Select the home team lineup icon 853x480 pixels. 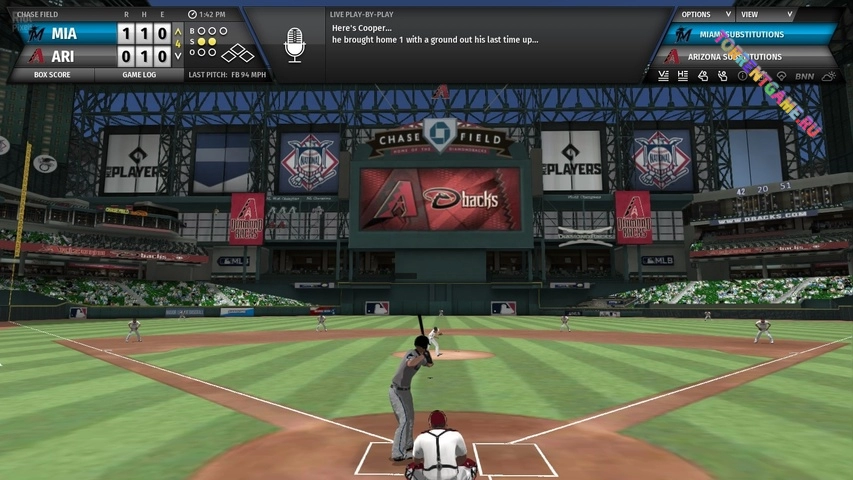683,76
